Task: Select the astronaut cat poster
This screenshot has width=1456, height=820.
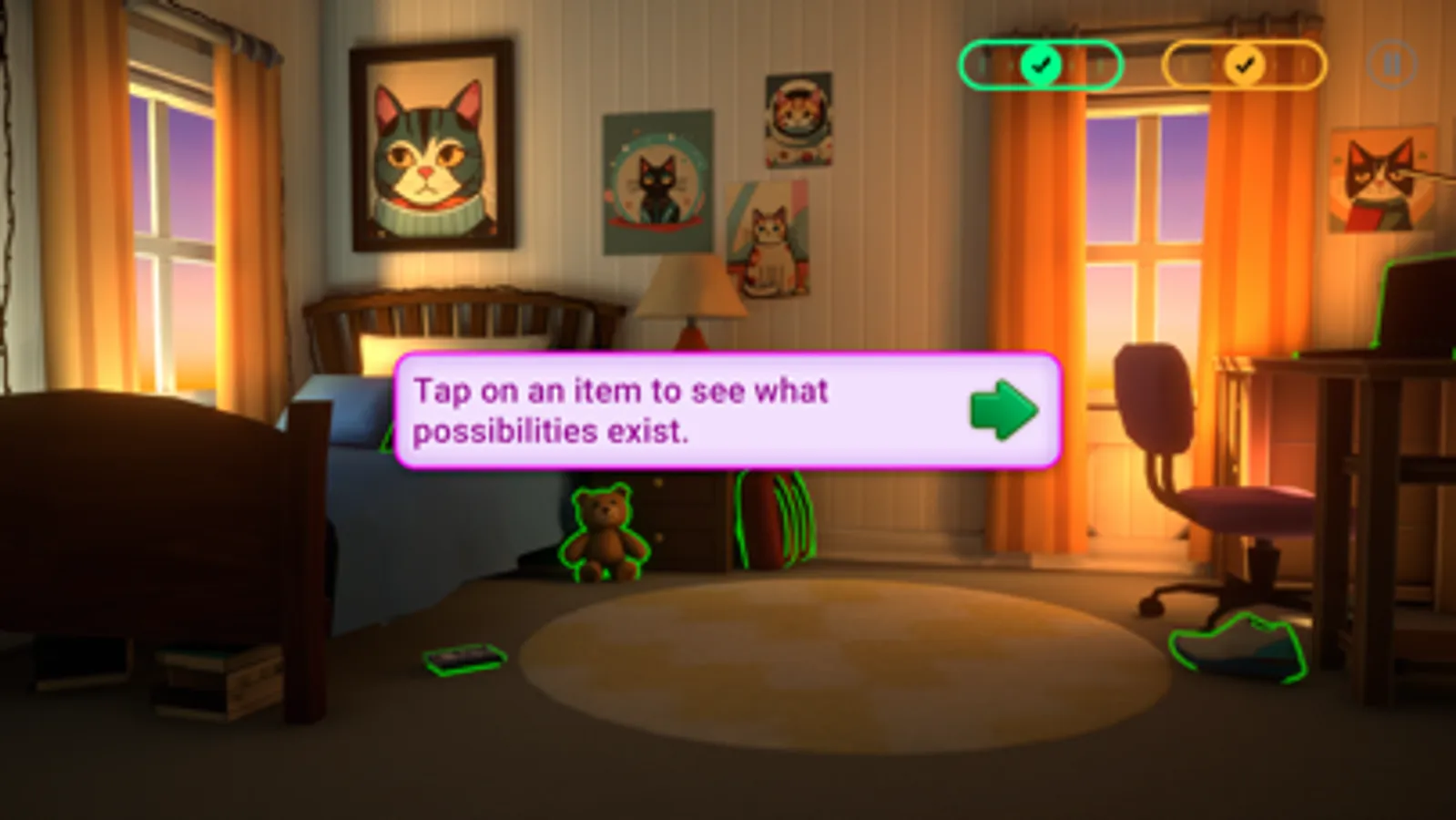Action: pos(800,120)
